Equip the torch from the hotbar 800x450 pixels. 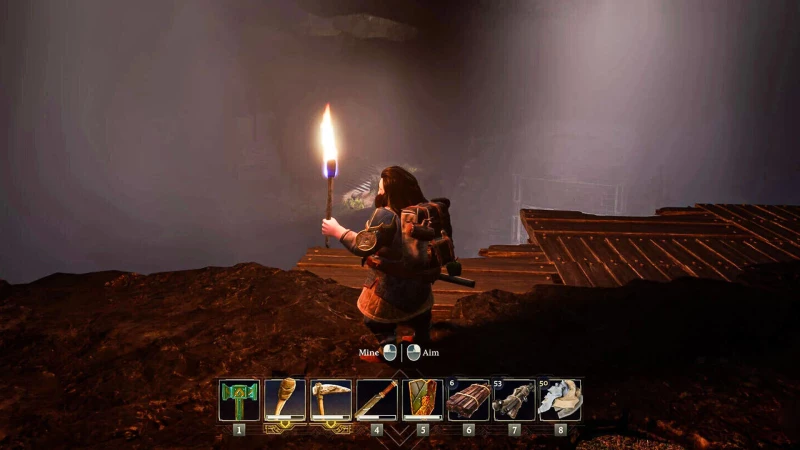(x=285, y=400)
